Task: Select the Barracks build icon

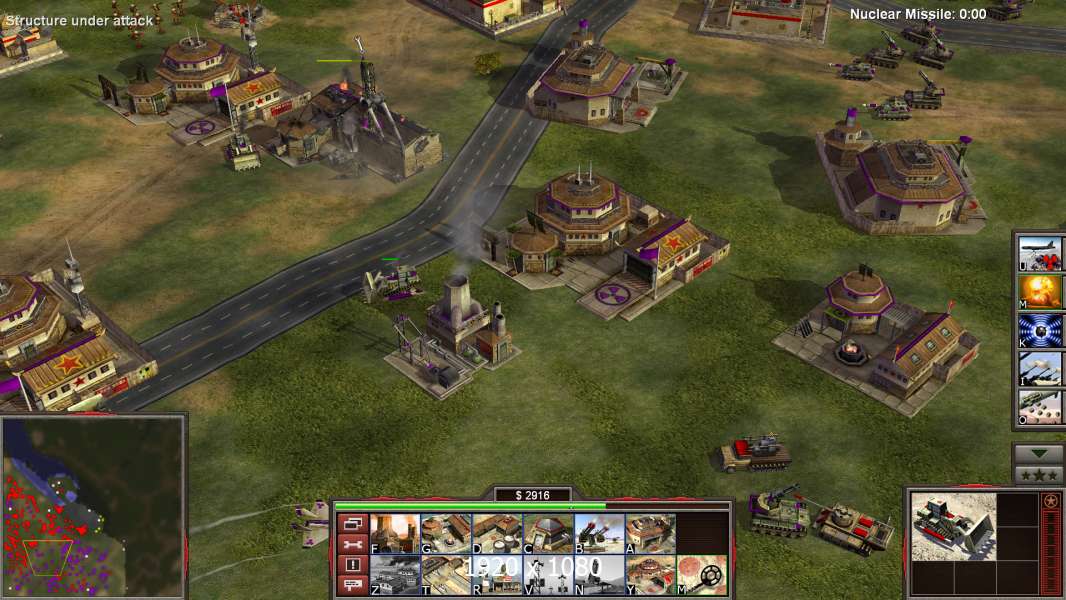Action: click(445, 534)
